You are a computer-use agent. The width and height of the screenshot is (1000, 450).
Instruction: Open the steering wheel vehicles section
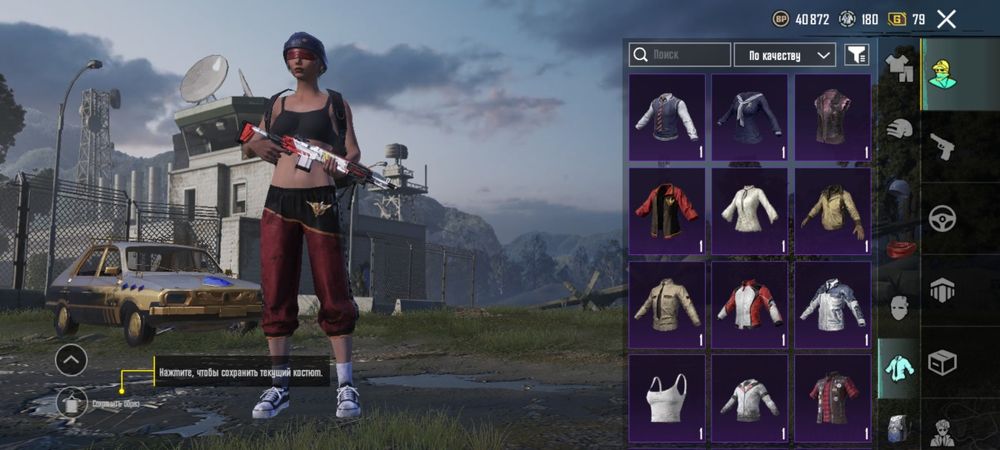click(x=942, y=218)
